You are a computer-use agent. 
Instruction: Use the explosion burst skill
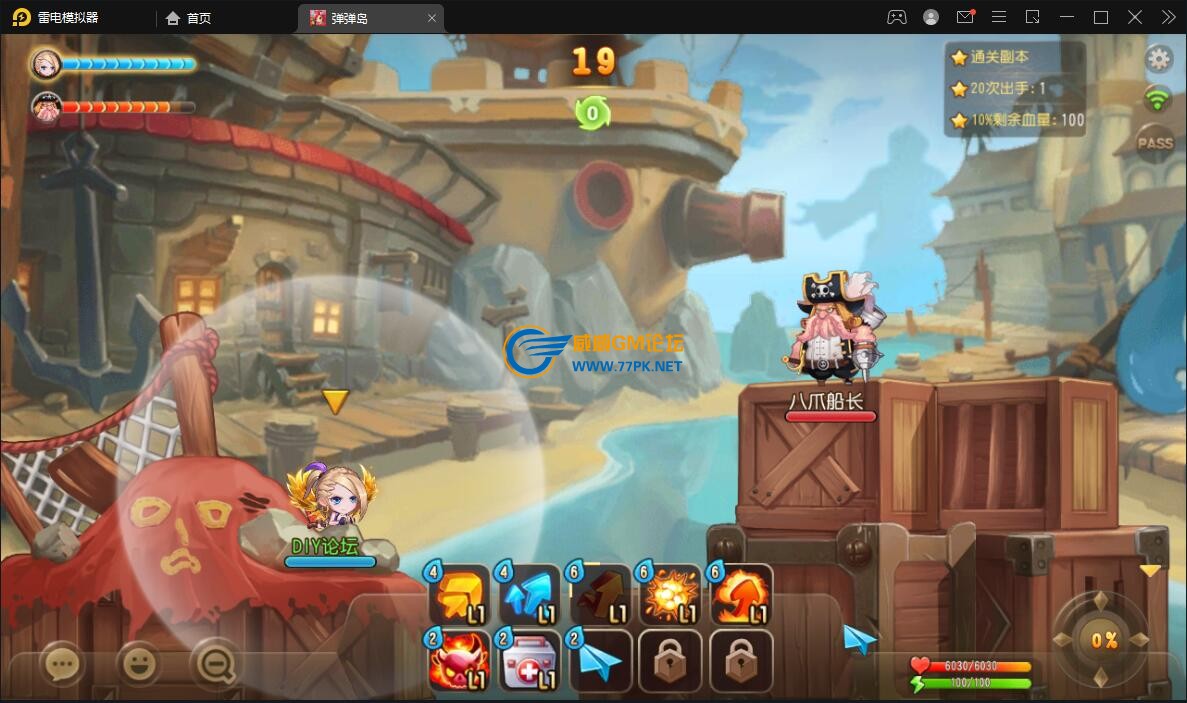[671, 596]
